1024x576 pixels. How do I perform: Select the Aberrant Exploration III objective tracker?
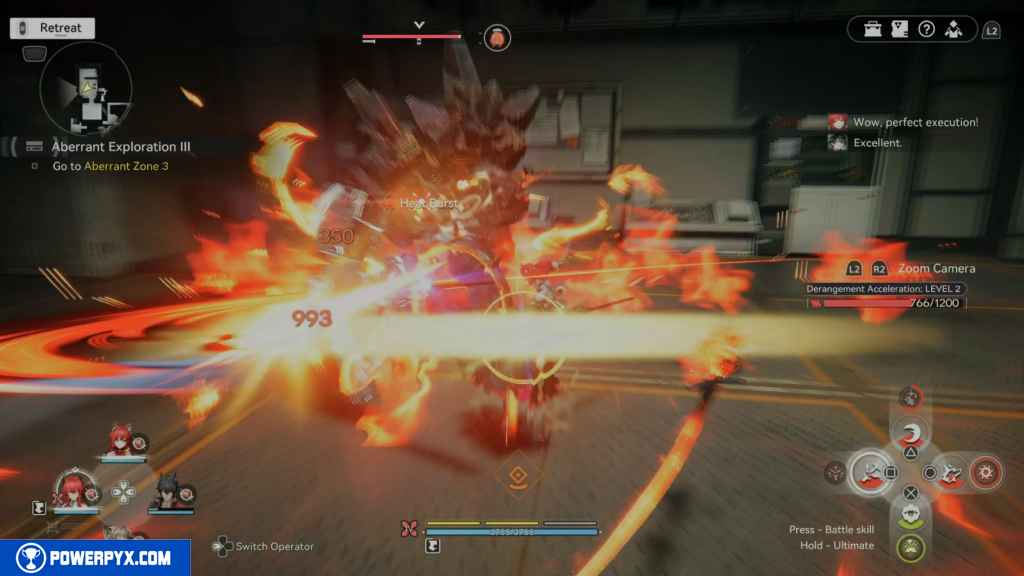[121, 146]
